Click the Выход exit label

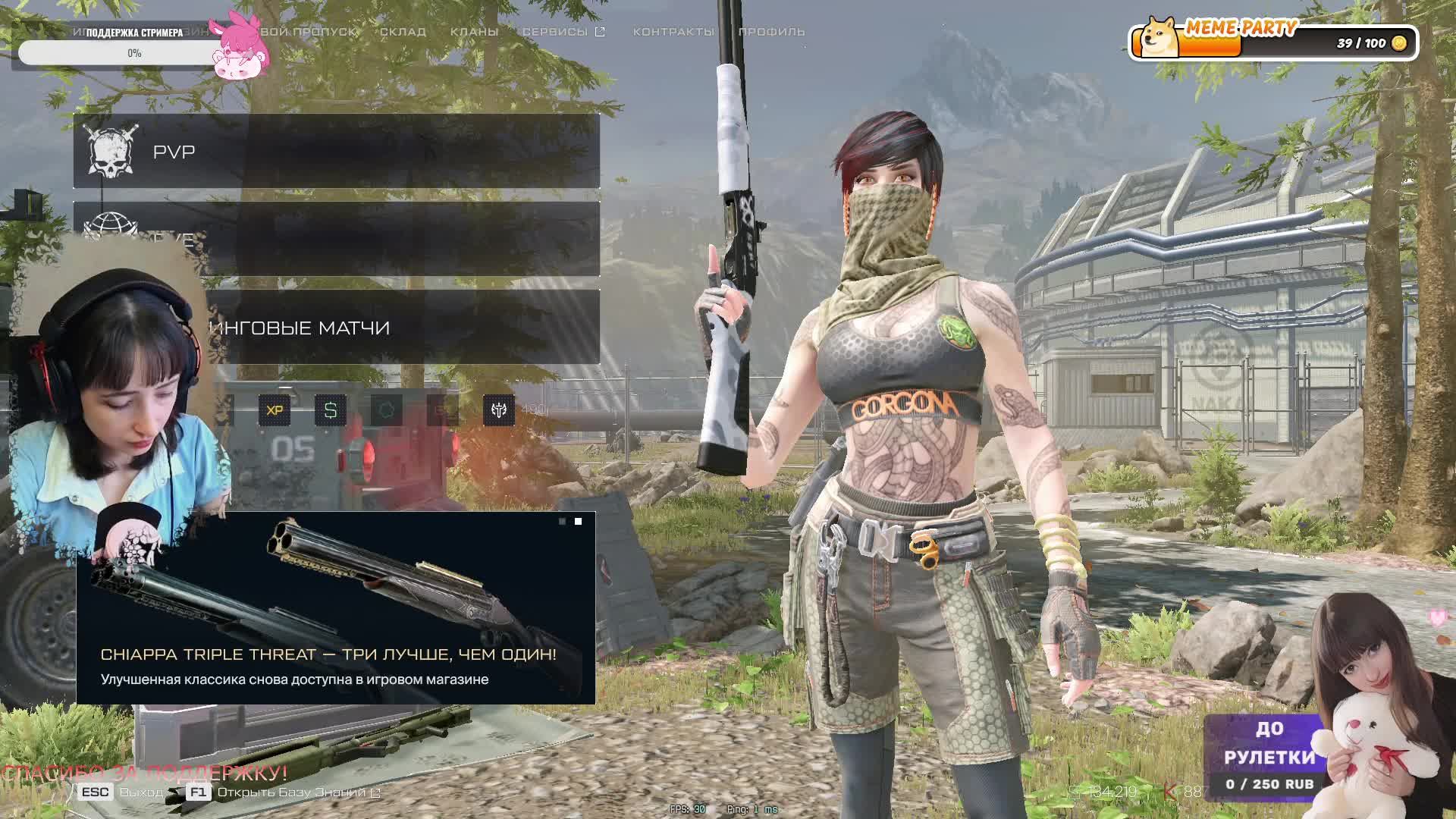coord(141,792)
